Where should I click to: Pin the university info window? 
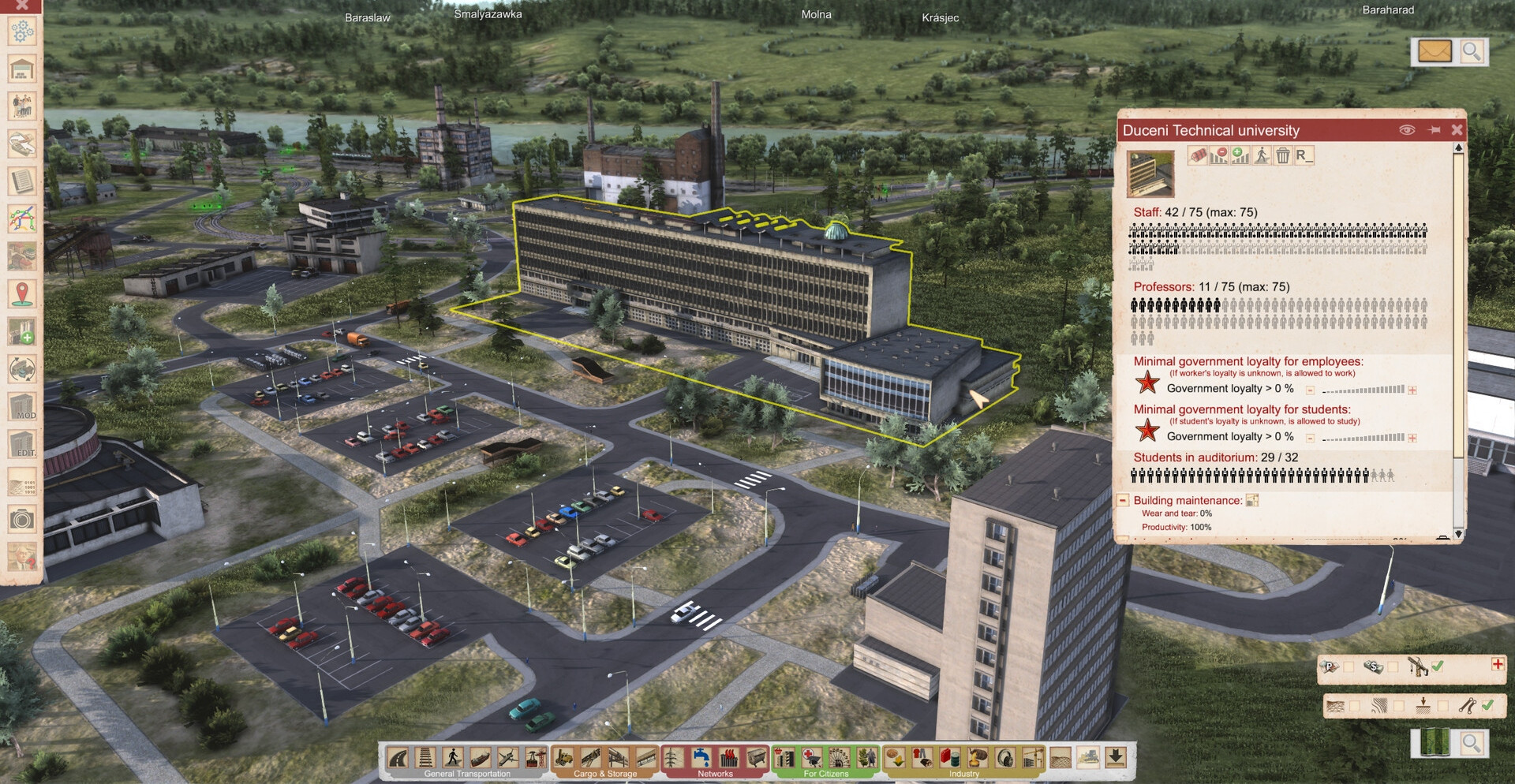1434,130
